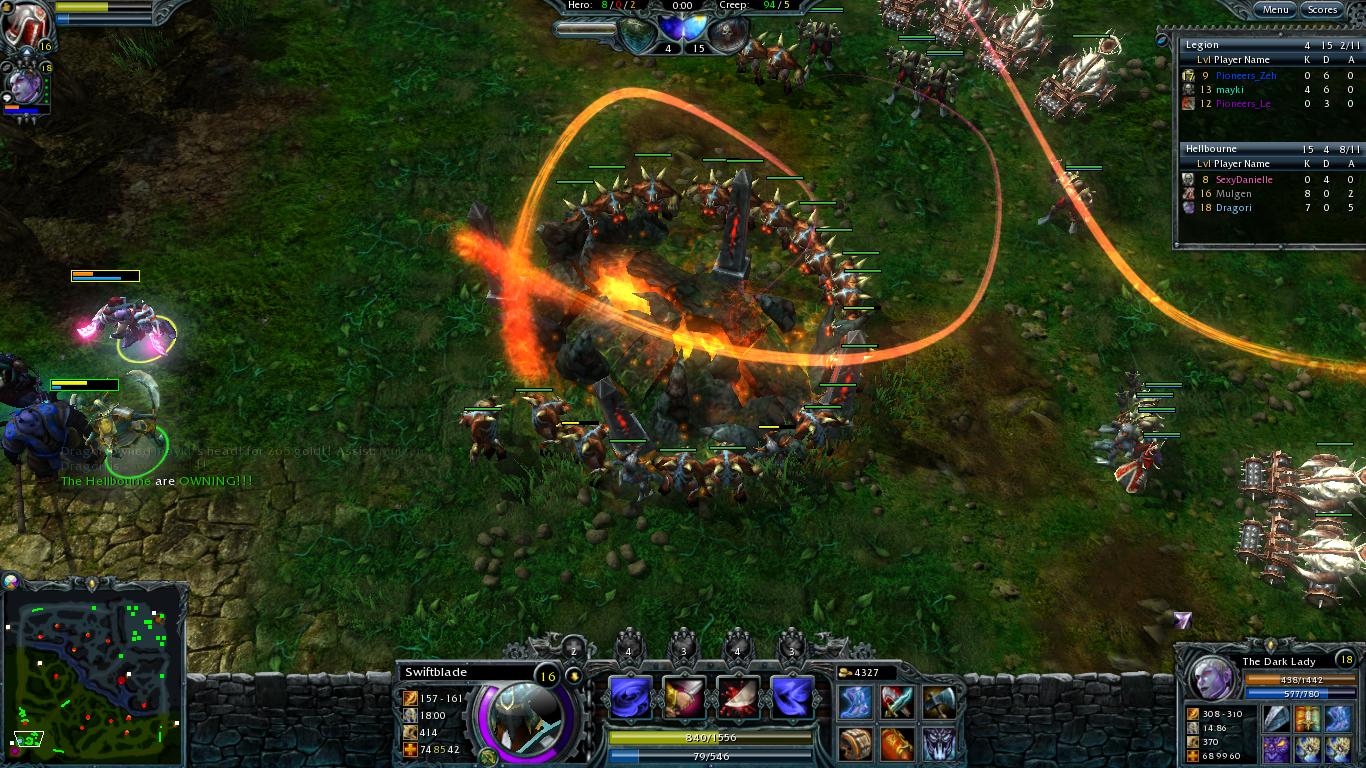Open the courier chest in the inventory
Viewport: 1366px width, 768px height.
coord(853,743)
